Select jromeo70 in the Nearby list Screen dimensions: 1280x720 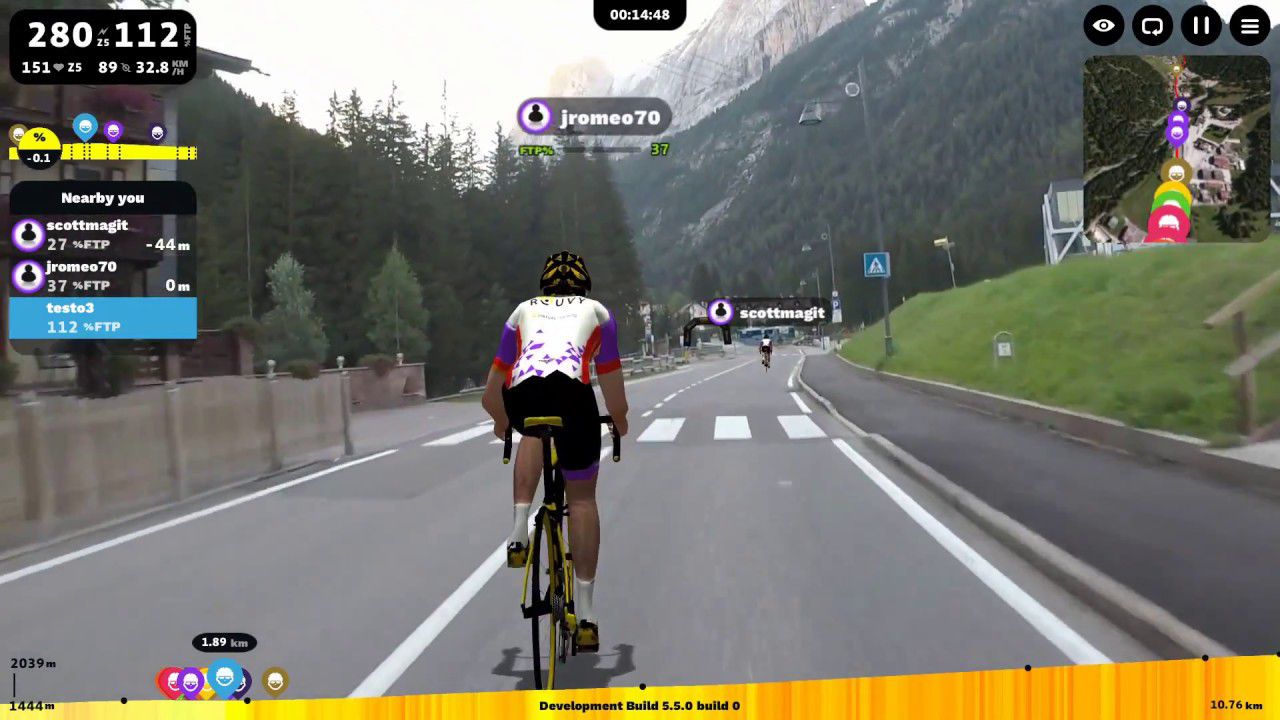click(x=102, y=276)
